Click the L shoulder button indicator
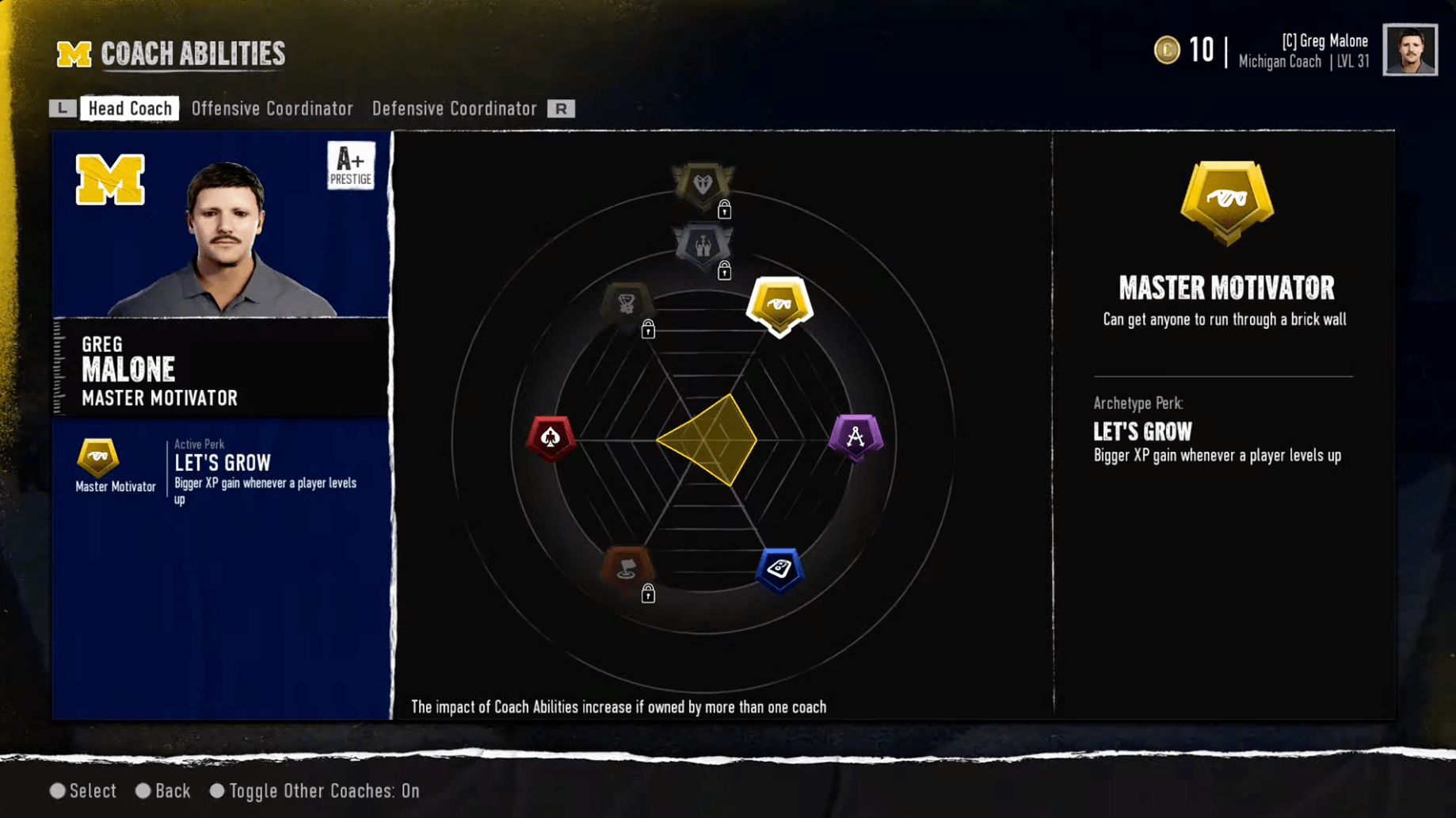The width and height of the screenshot is (1456, 818). pos(62,109)
